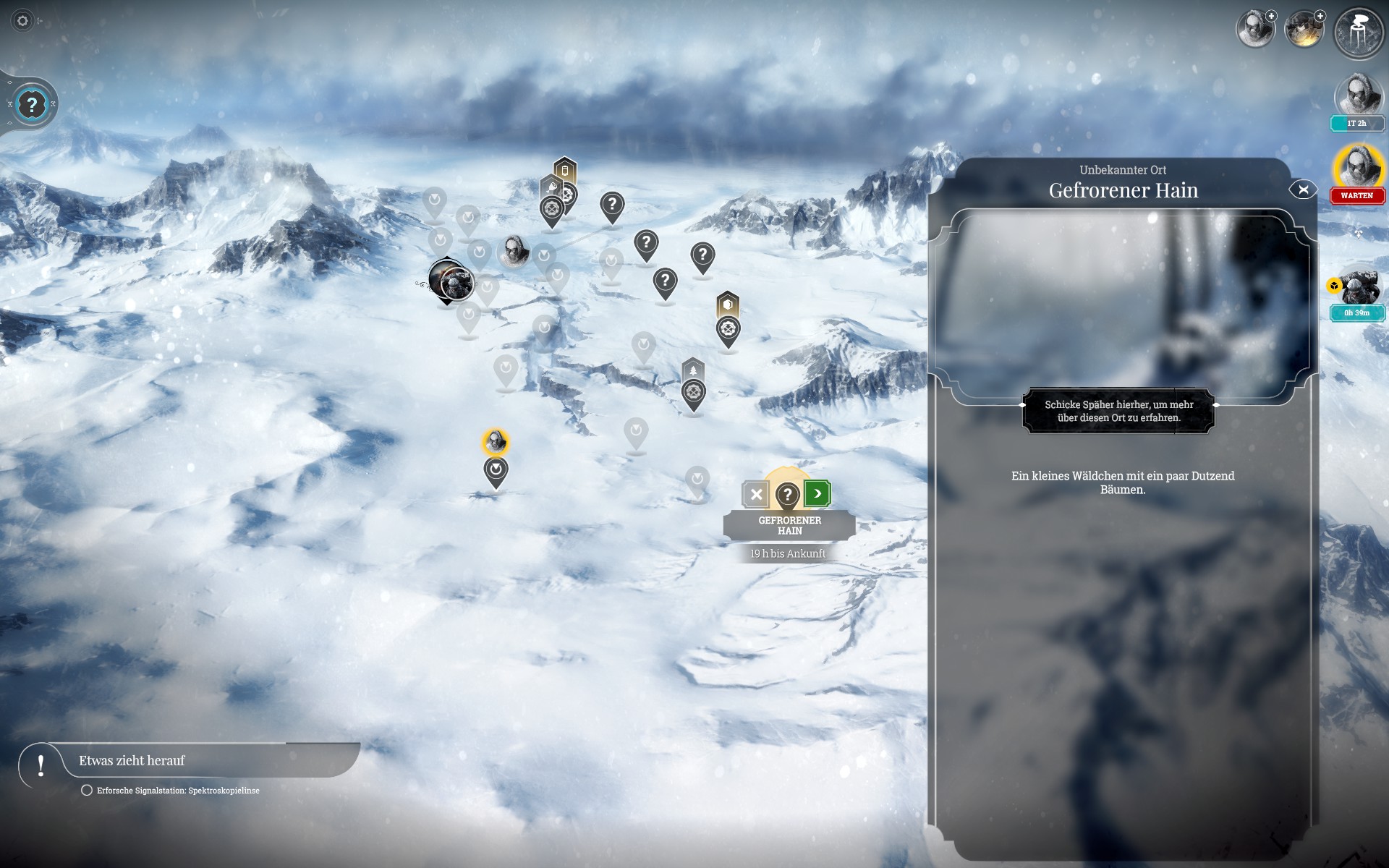Click the Gefrorener Hain location marker

pos(787,495)
